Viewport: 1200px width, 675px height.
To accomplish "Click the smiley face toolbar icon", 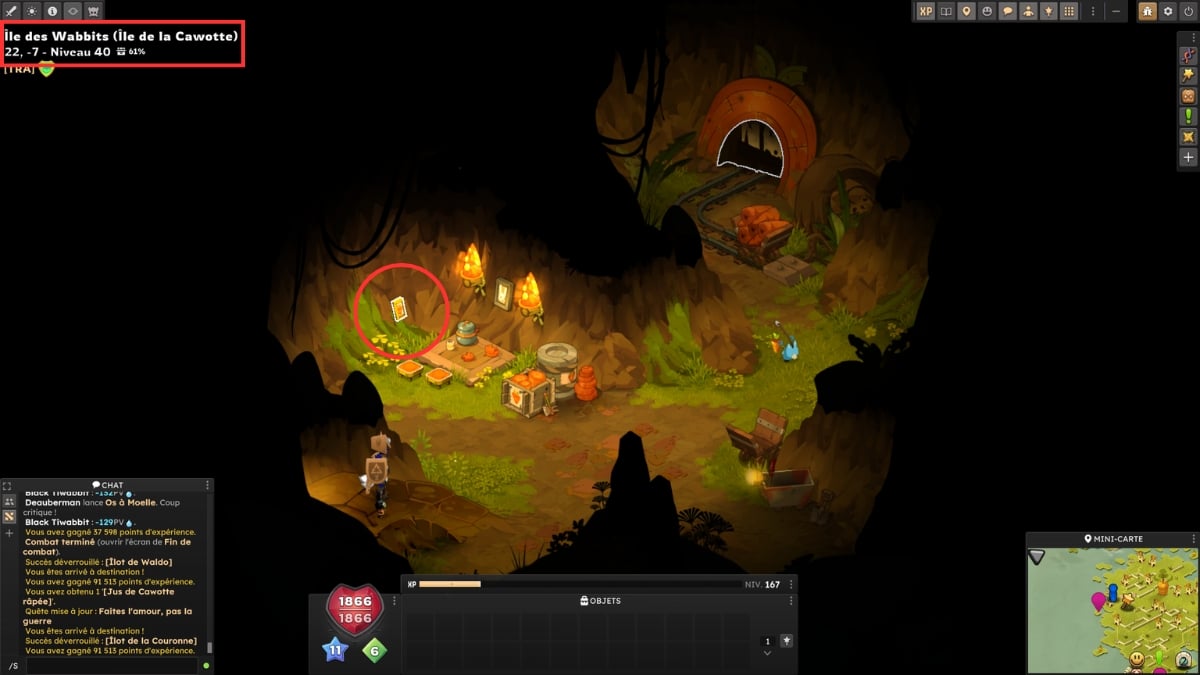I will (987, 11).
